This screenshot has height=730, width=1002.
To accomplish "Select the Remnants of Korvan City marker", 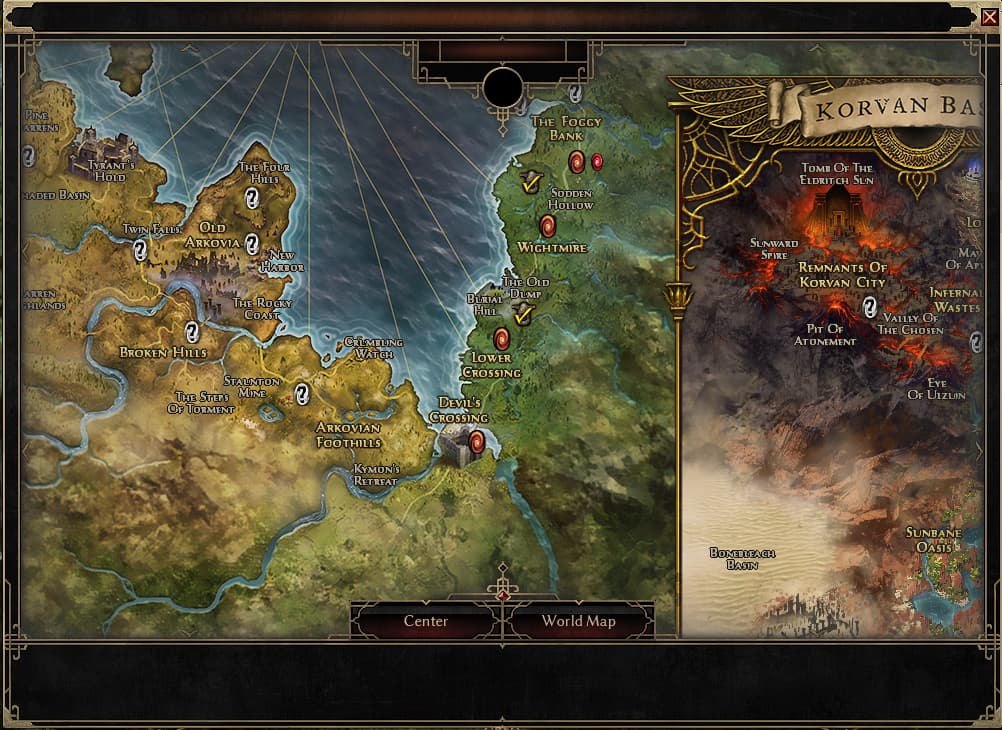I will coord(870,307).
